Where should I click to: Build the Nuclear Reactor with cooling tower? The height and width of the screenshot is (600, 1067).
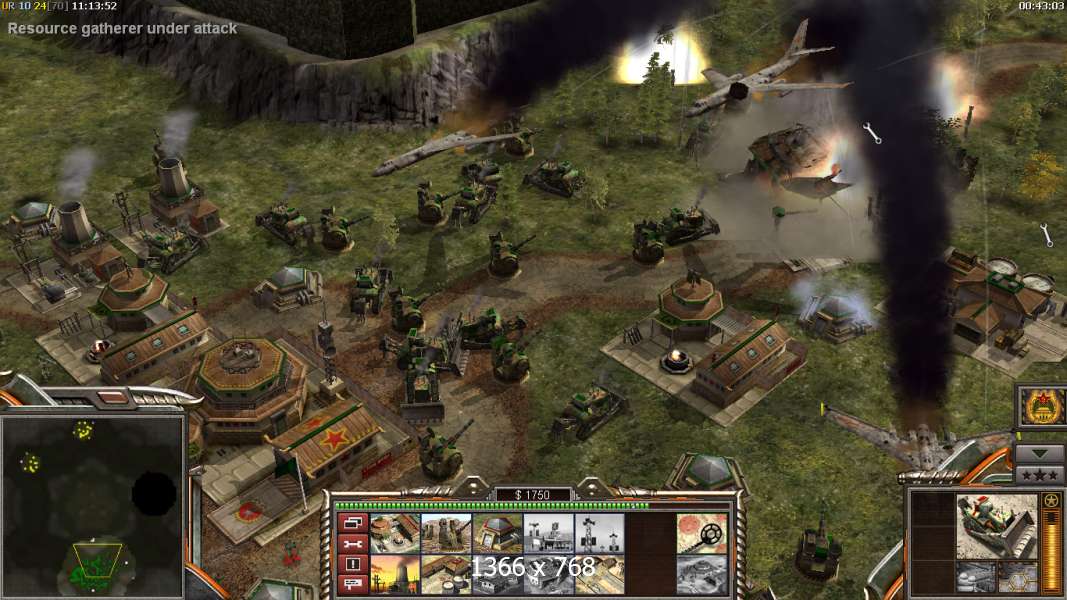(x=394, y=573)
